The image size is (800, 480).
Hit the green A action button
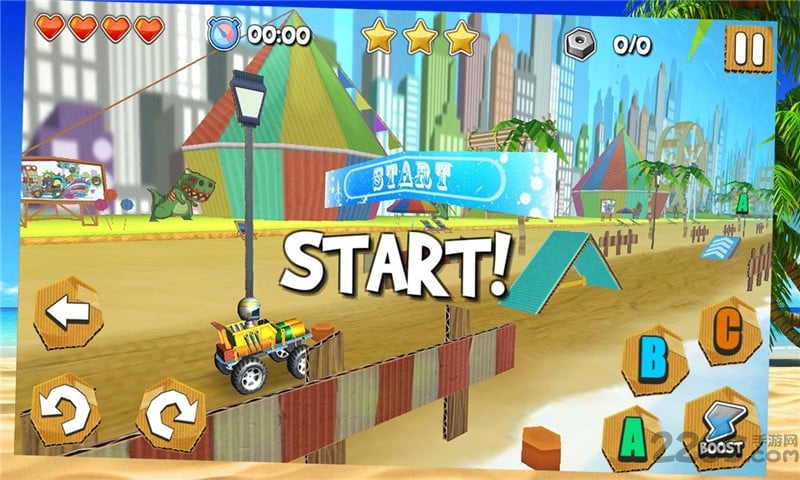[x=633, y=437]
